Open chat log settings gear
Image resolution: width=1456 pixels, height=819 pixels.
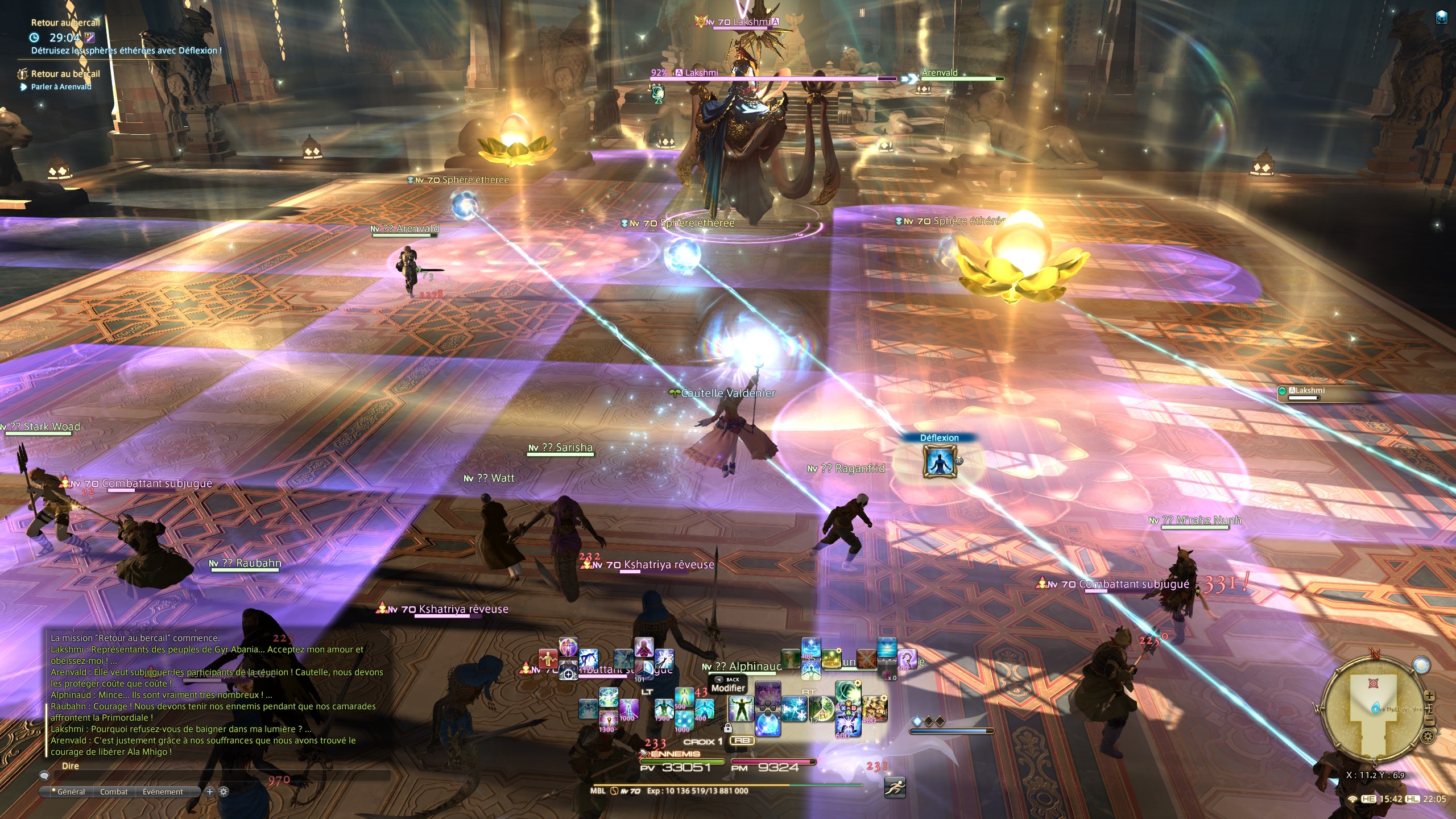click(224, 792)
